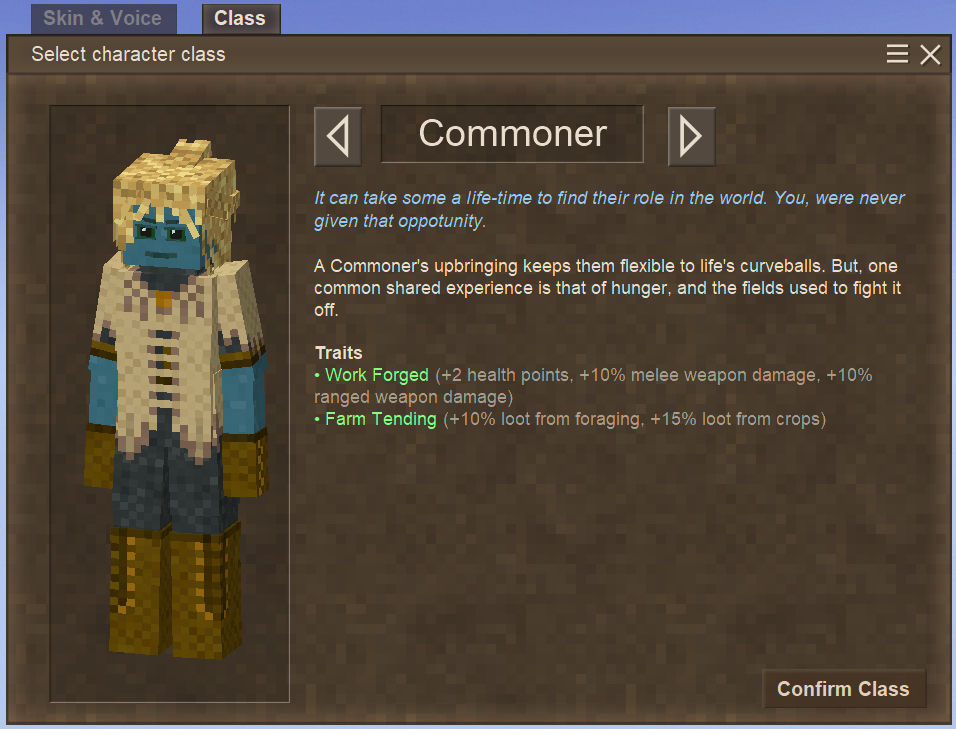The height and width of the screenshot is (729, 956).
Task: Show the previous character class
Action: (x=338, y=136)
